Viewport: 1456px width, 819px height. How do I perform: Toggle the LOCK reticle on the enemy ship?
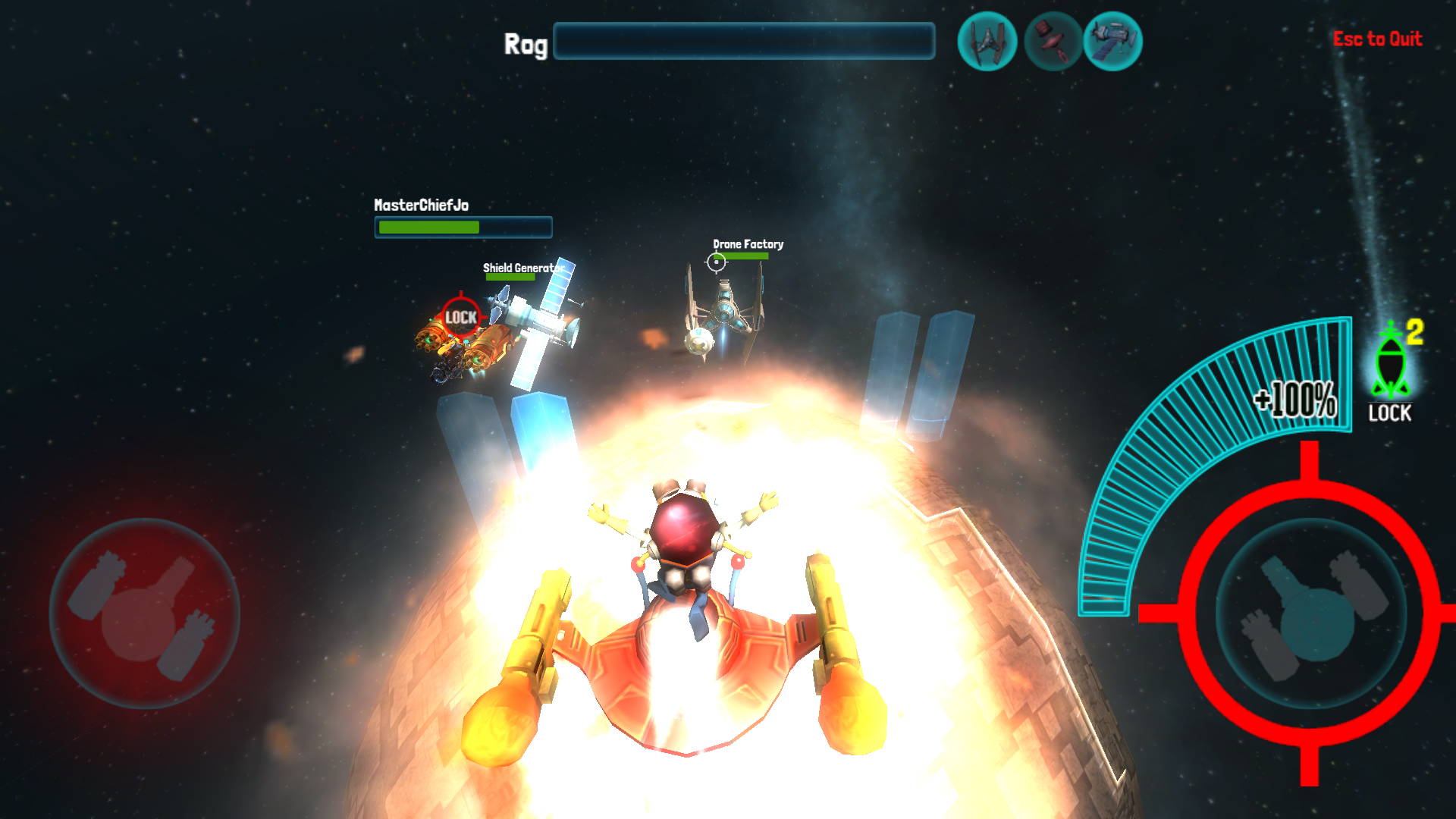click(x=460, y=318)
